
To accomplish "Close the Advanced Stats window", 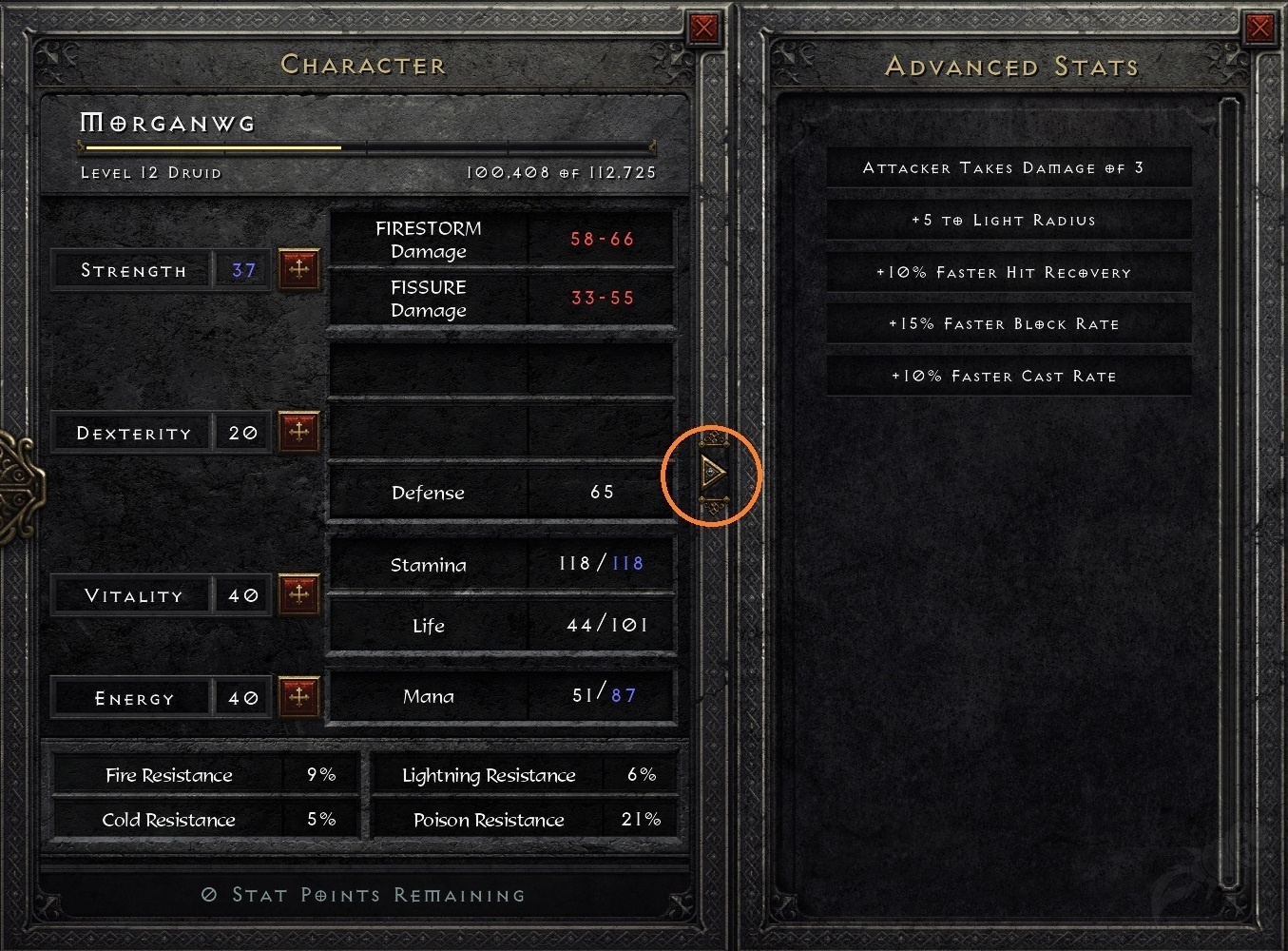I will 1261,28.
